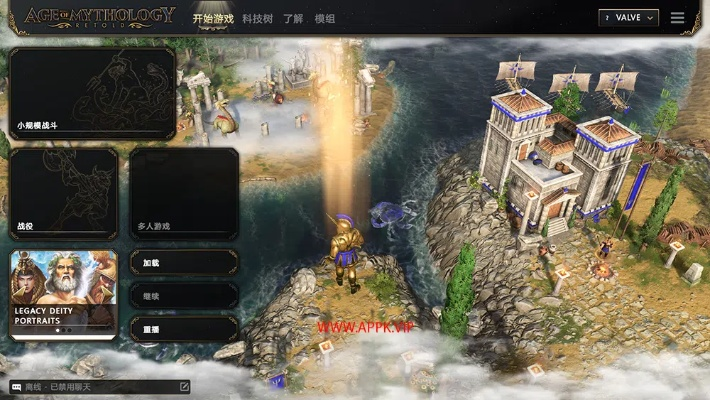Open the hamburger main menu
Image resolution: width=710 pixels, height=400 pixels.
tap(678, 17)
